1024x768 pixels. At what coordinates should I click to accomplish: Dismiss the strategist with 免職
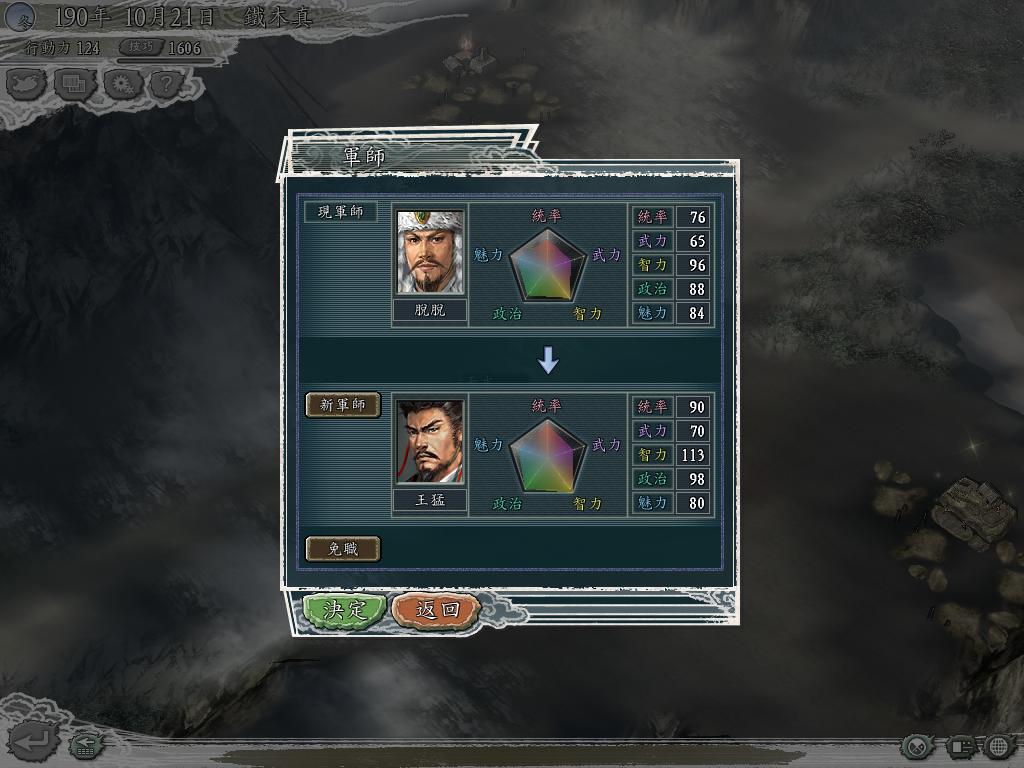coord(342,549)
